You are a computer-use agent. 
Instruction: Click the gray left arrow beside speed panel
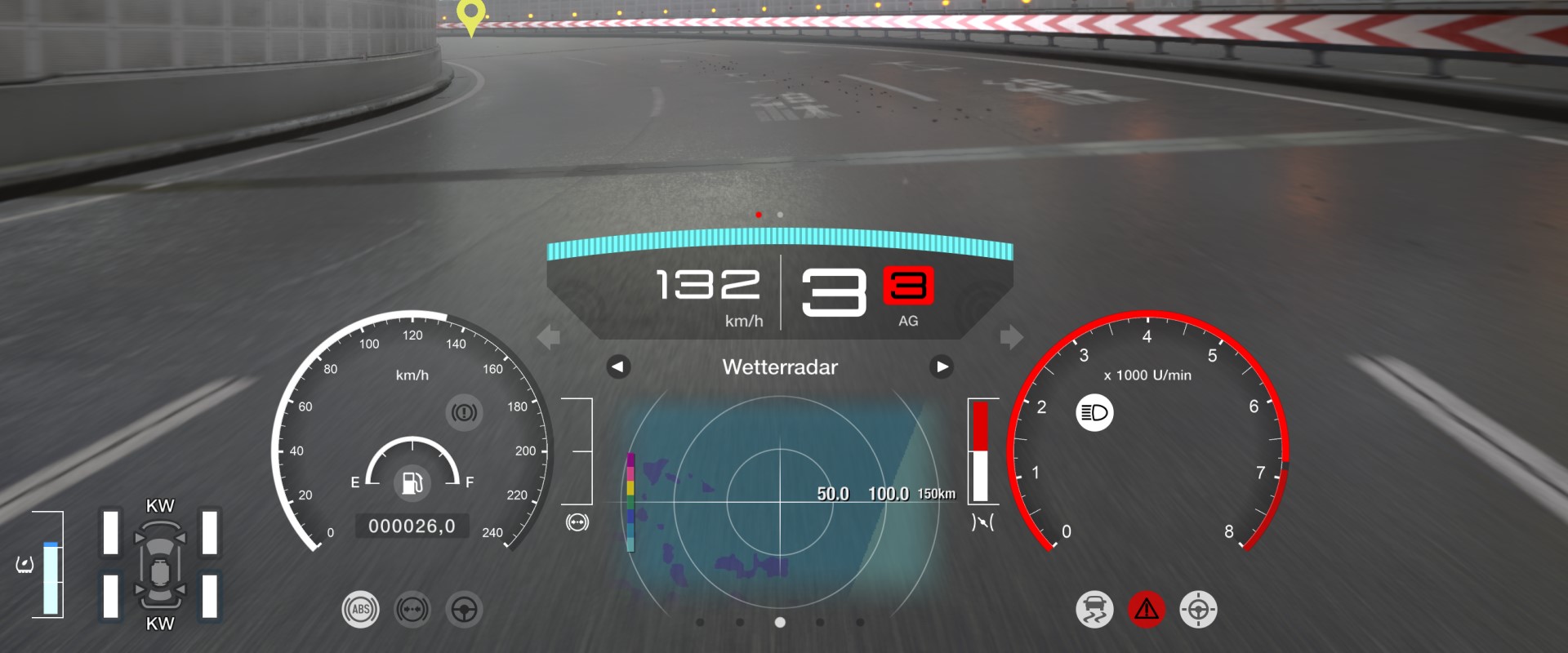coord(549,336)
